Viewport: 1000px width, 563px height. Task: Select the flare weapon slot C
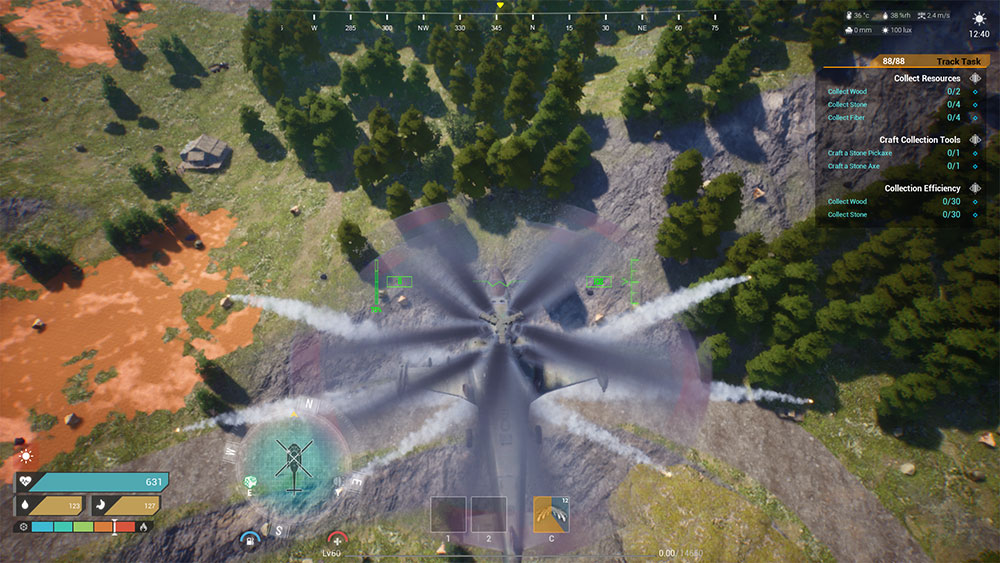pyautogui.click(x=551, y=514)
